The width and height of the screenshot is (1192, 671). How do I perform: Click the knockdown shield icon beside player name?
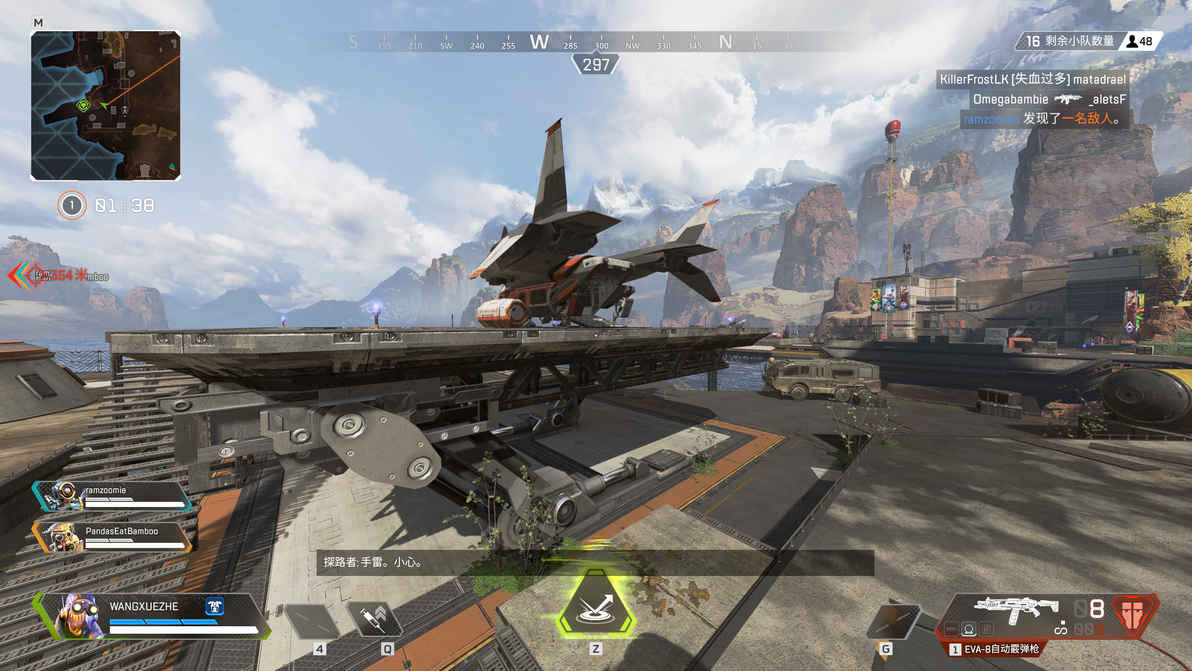[214, 607]
